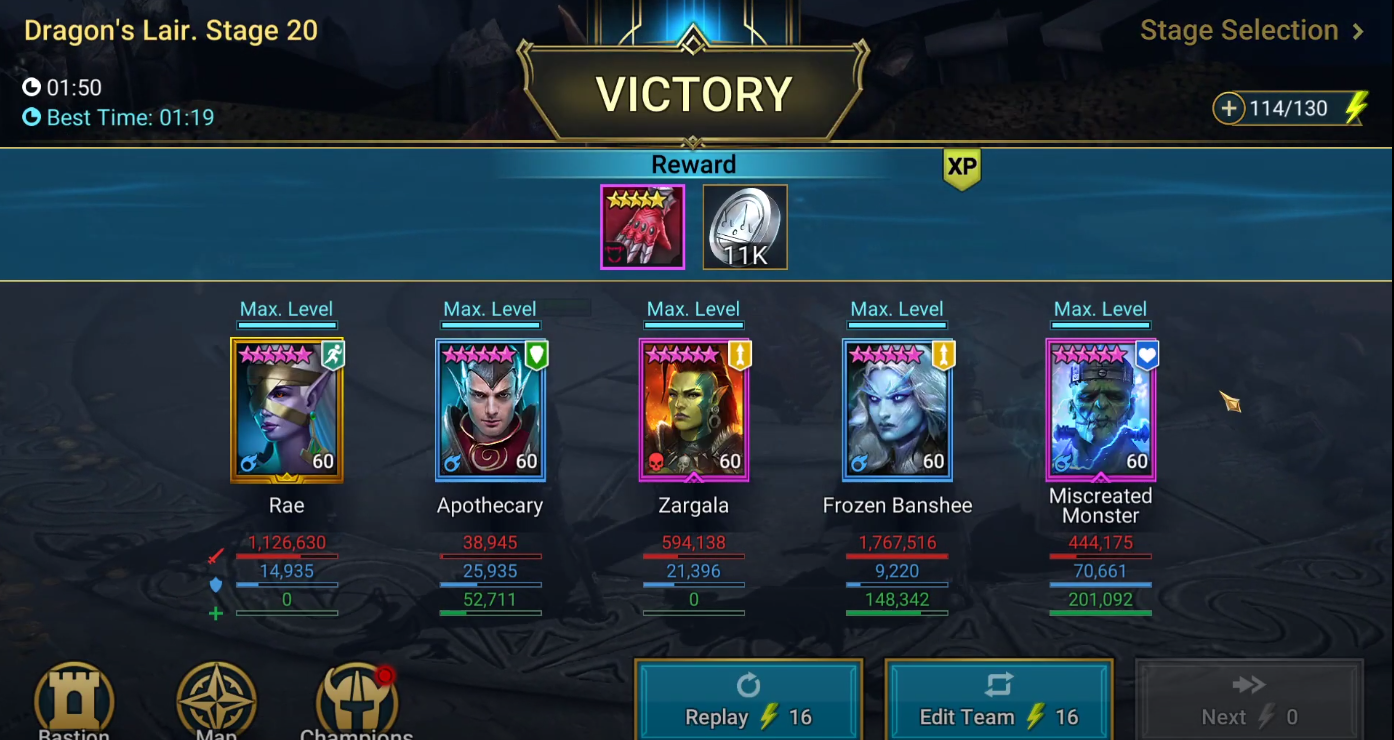Screen dimensions: 1394x740
Task: Open the Champions collection
Action: pyautogui.click(x=357, y=702)
